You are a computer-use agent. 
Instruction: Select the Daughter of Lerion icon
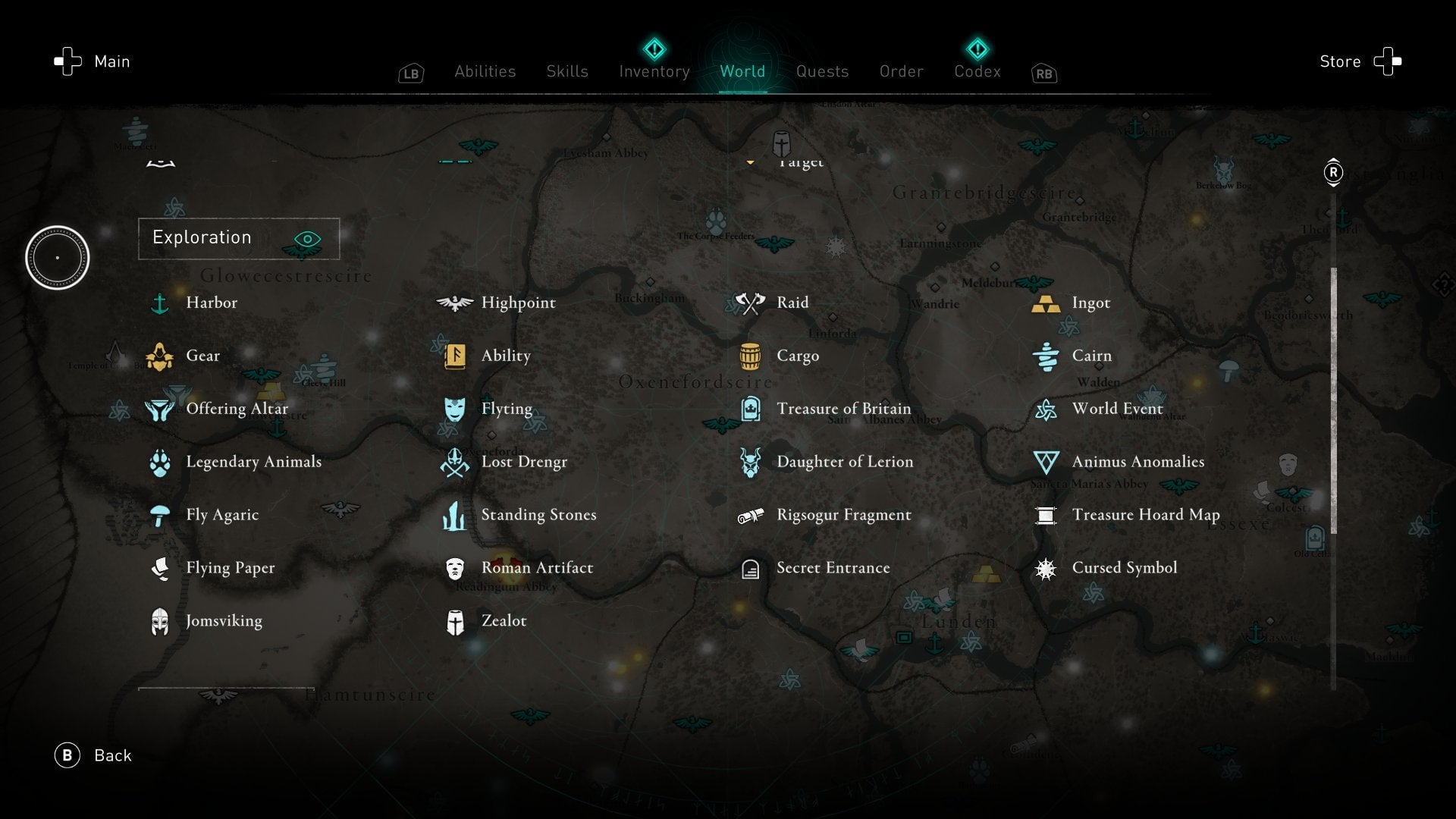pyautogui.click(x=749, y=461)
